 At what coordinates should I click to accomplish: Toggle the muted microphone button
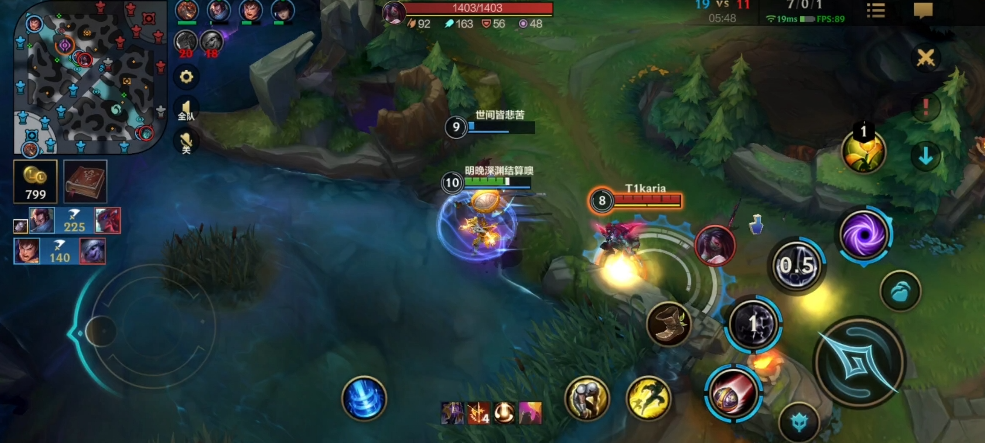185,142
